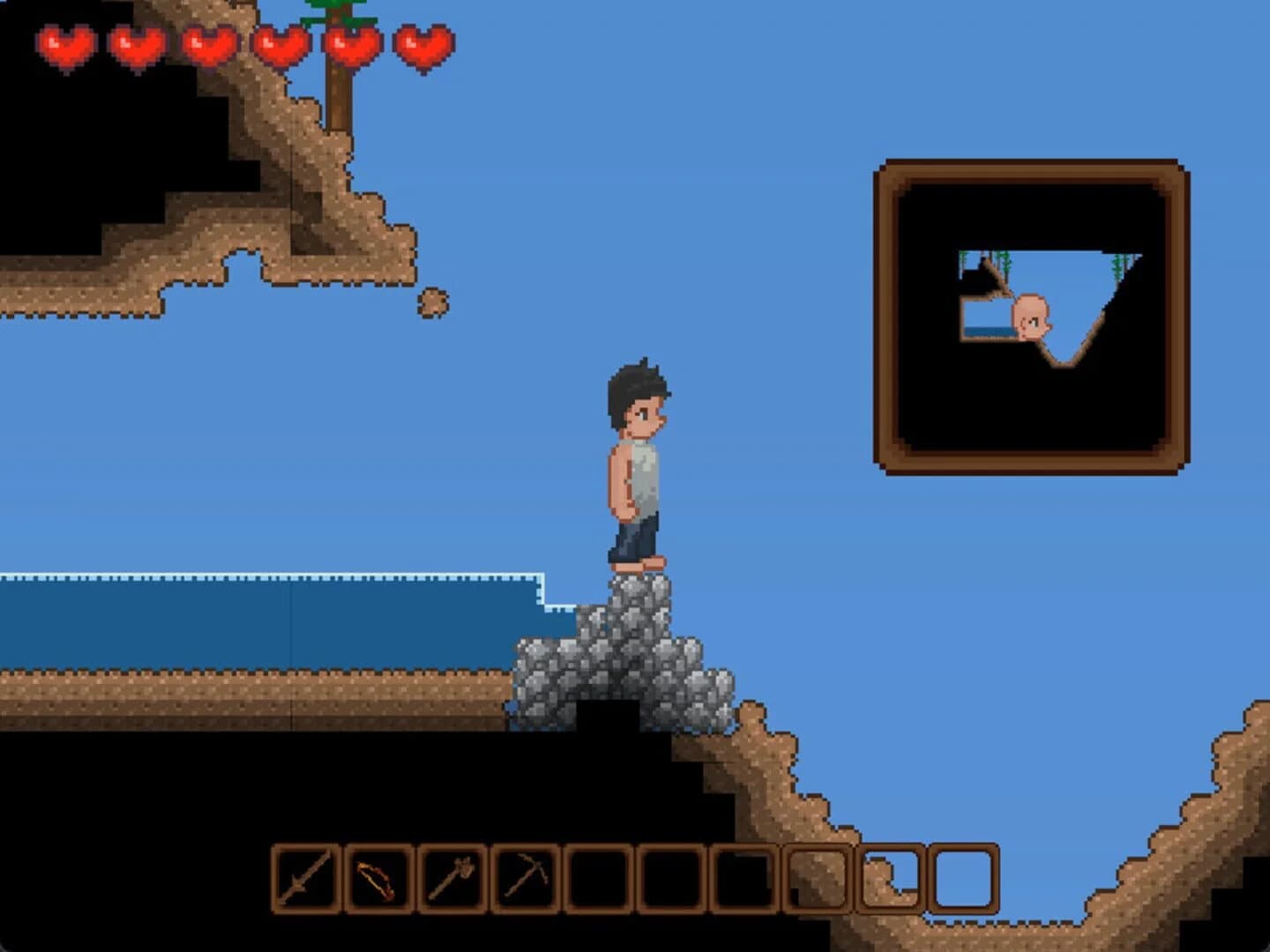
Task: Click the last empty hotbar slot
Action: click(963, 880)
